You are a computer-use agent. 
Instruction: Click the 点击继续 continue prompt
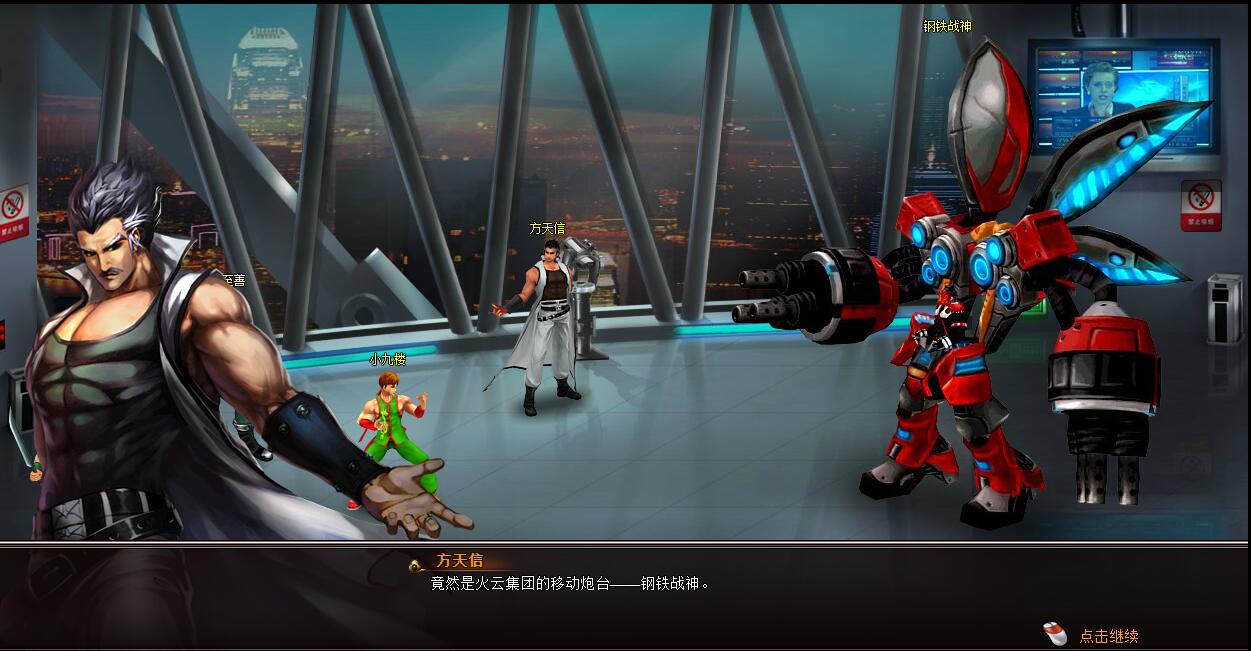pyautogui.click(x=1108, y=635)
